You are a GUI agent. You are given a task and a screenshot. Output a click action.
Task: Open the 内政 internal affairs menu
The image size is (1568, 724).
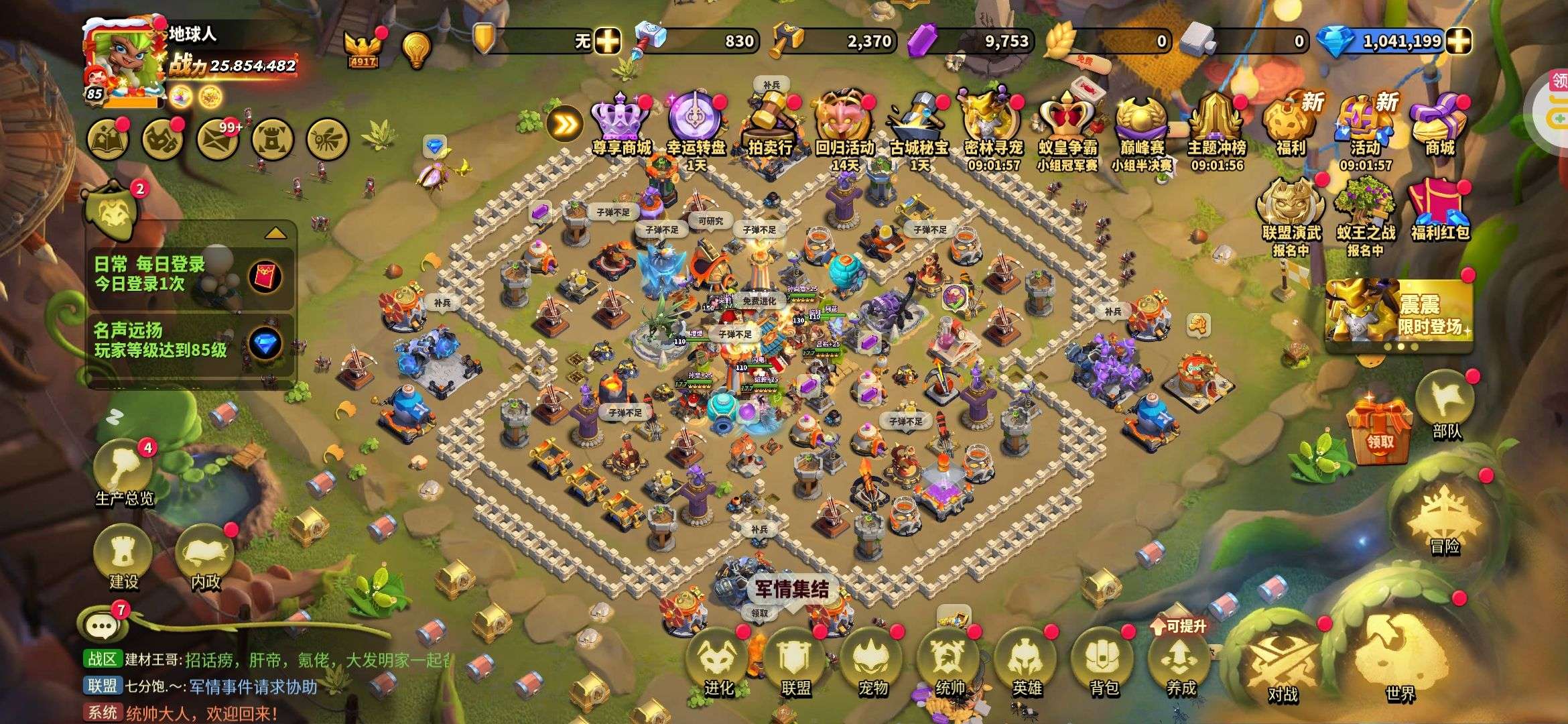click(x=205, y=556)
